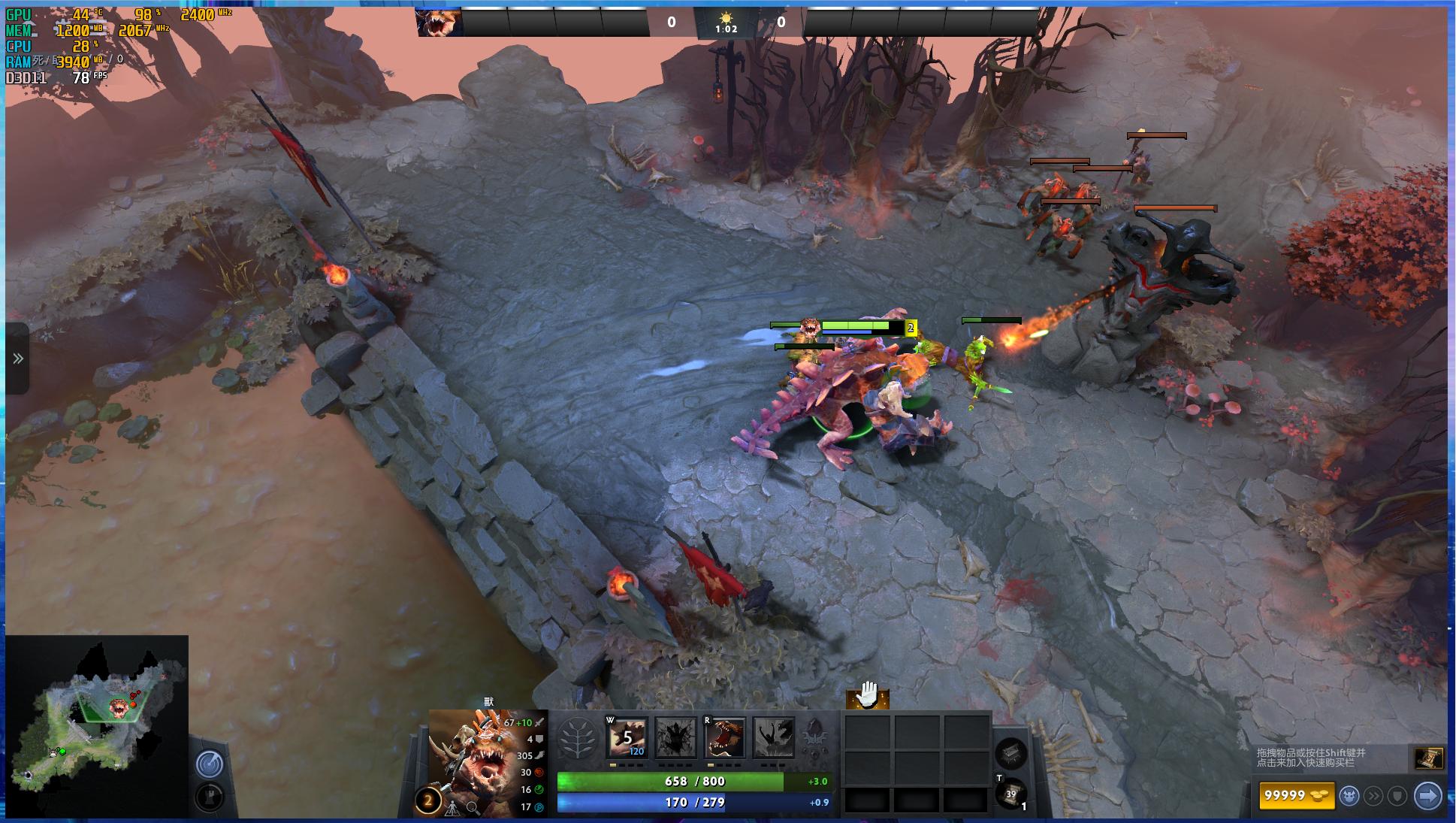
Task: Click the minimap
Action: (97, 726)
